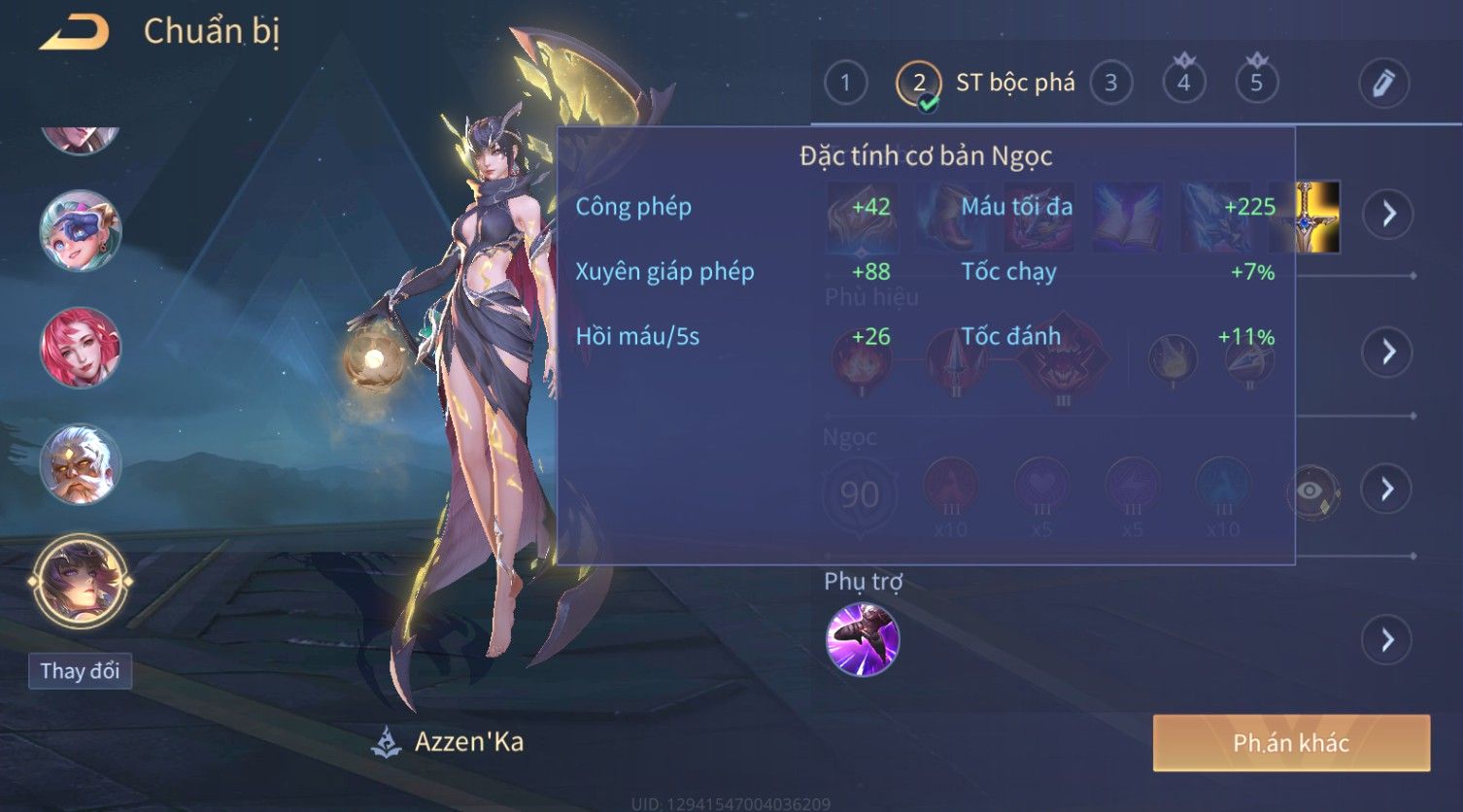
Task: Open loadout preset 5
Action: [x=1256, y=84]
